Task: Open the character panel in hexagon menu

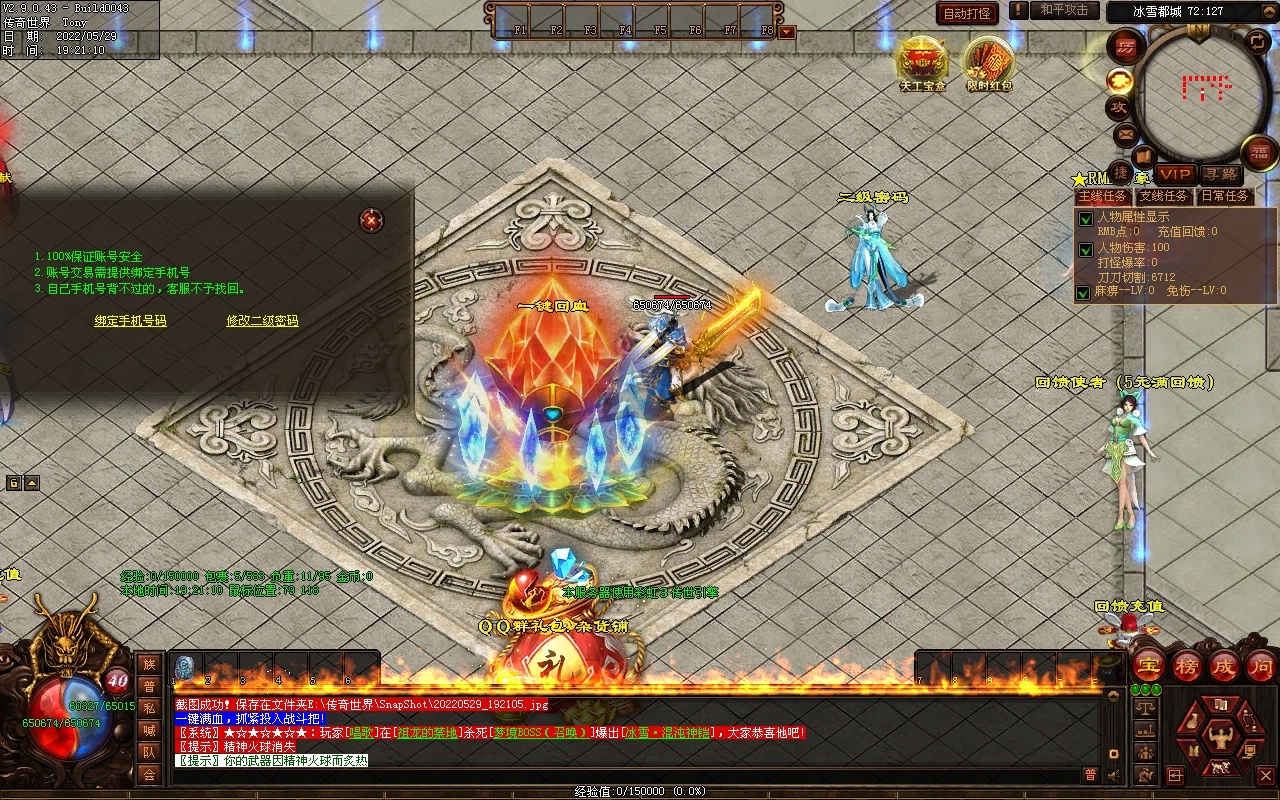Action: click(x=1218, y=739)
